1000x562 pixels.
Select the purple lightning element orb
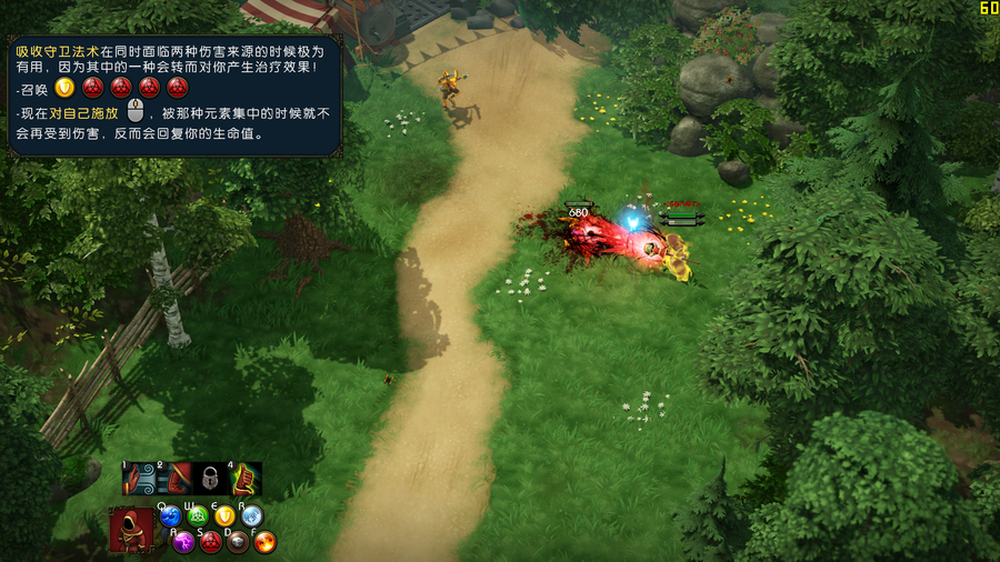click(x=183, y=543)
